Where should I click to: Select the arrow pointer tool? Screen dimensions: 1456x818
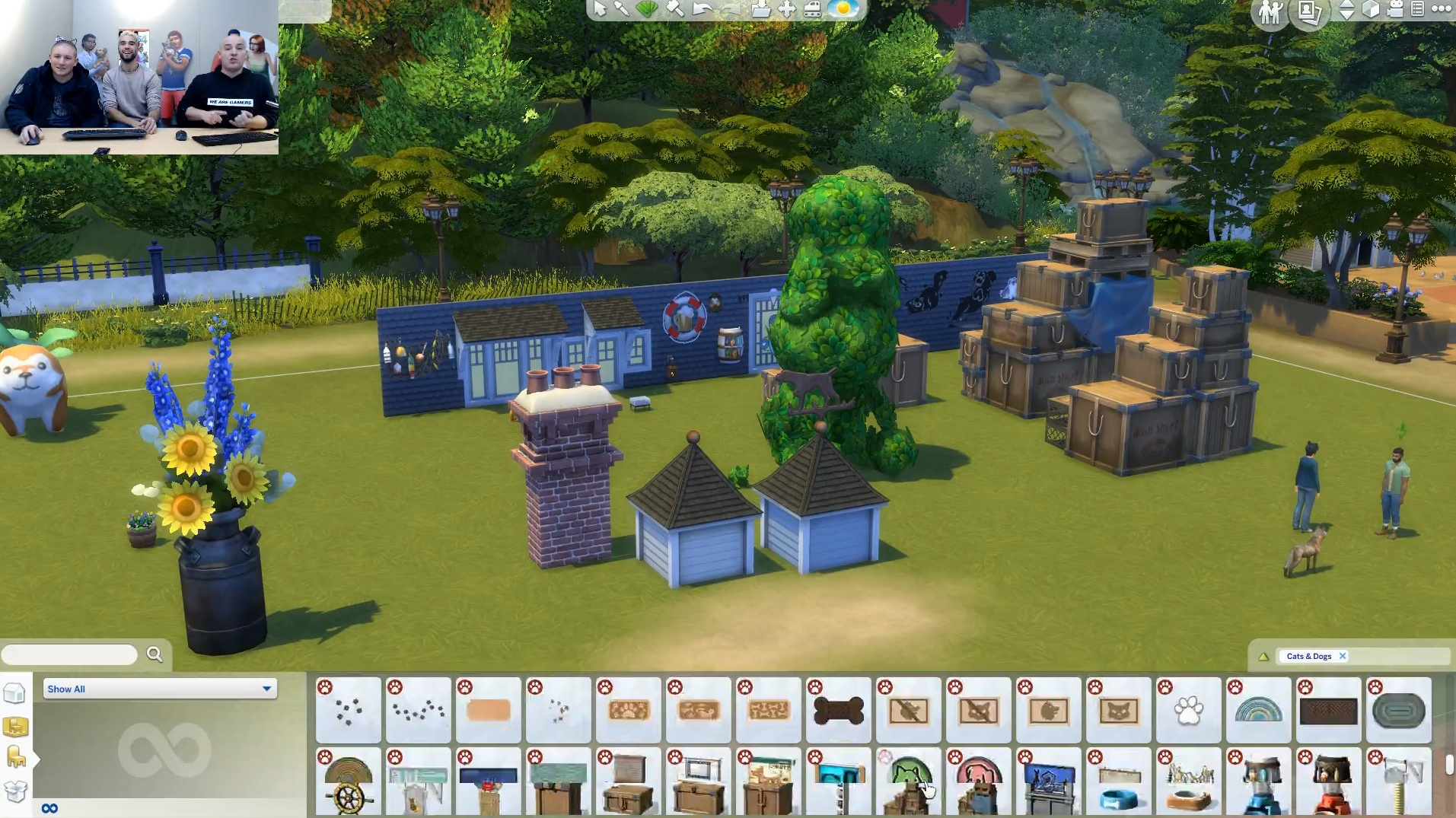pyautogui.click(x=600, y=8)
